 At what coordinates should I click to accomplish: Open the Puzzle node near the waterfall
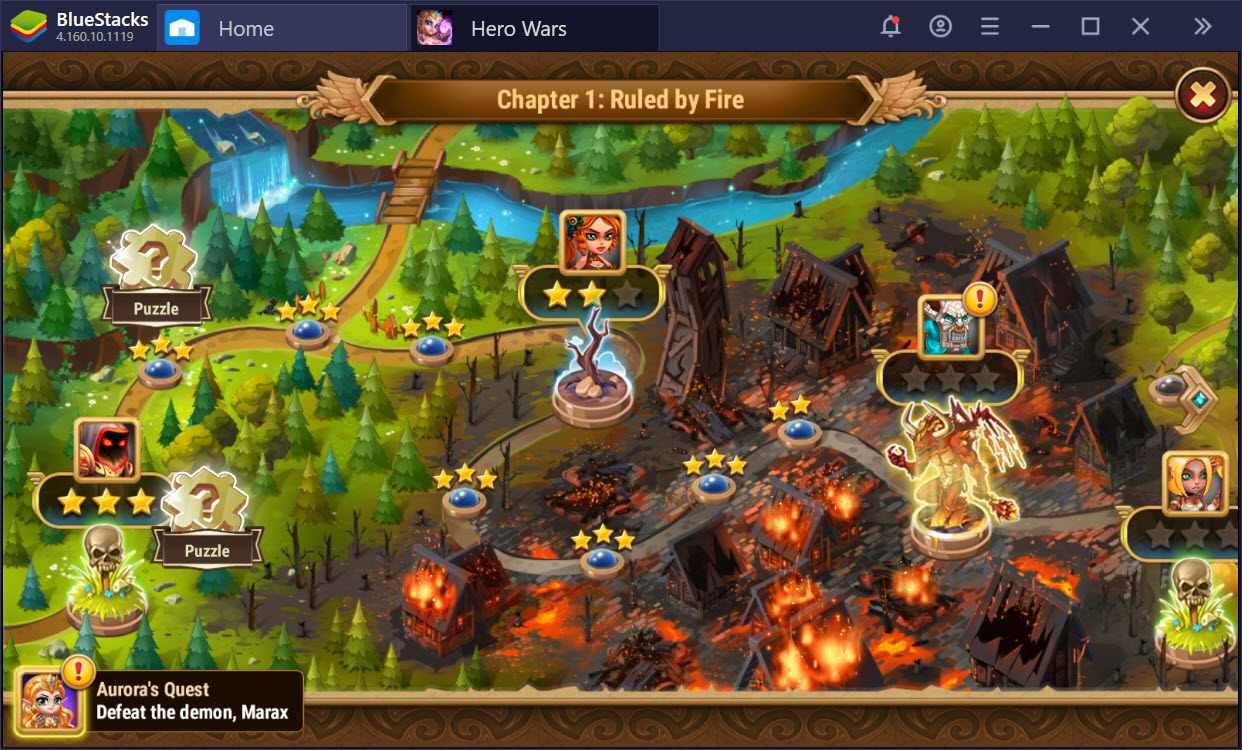(156, 282)
